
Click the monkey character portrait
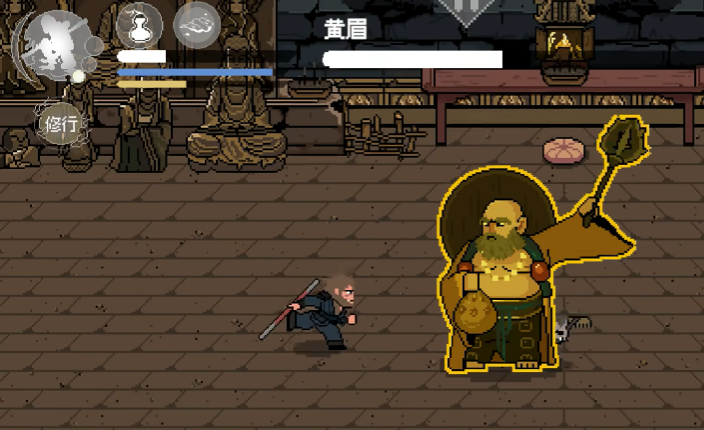coord(57,45)
